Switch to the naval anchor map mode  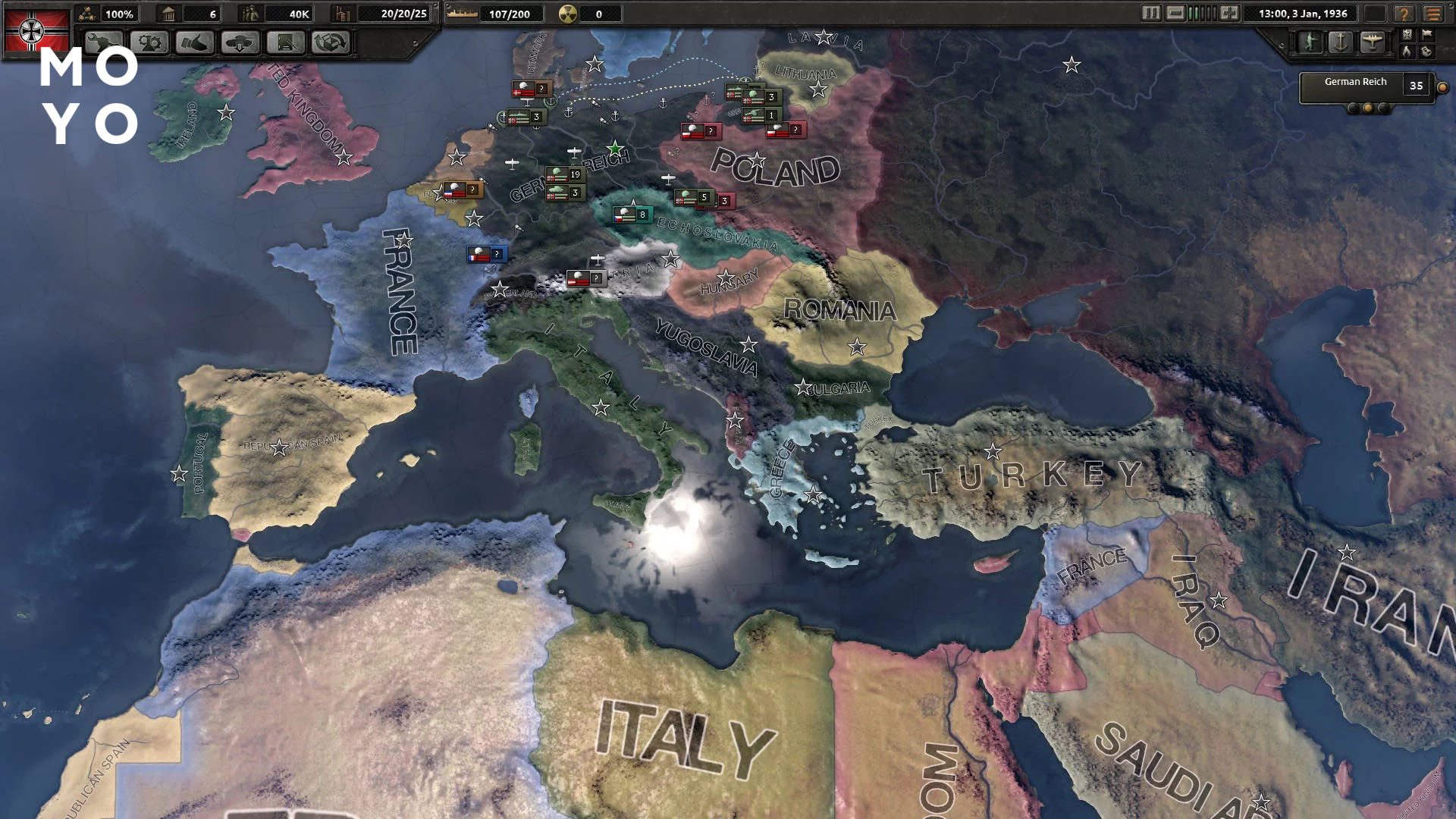[x=1341, y=42]
